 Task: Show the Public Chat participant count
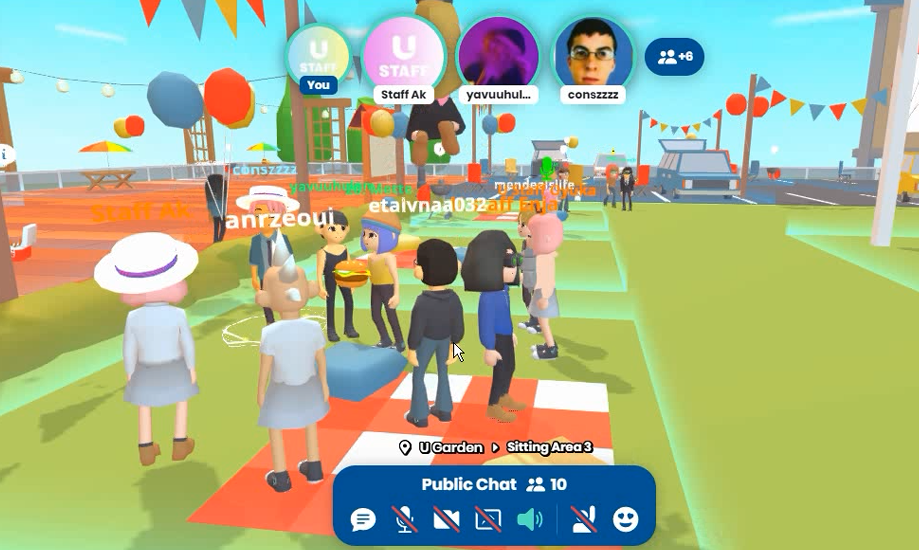click(x=546, y=485)
